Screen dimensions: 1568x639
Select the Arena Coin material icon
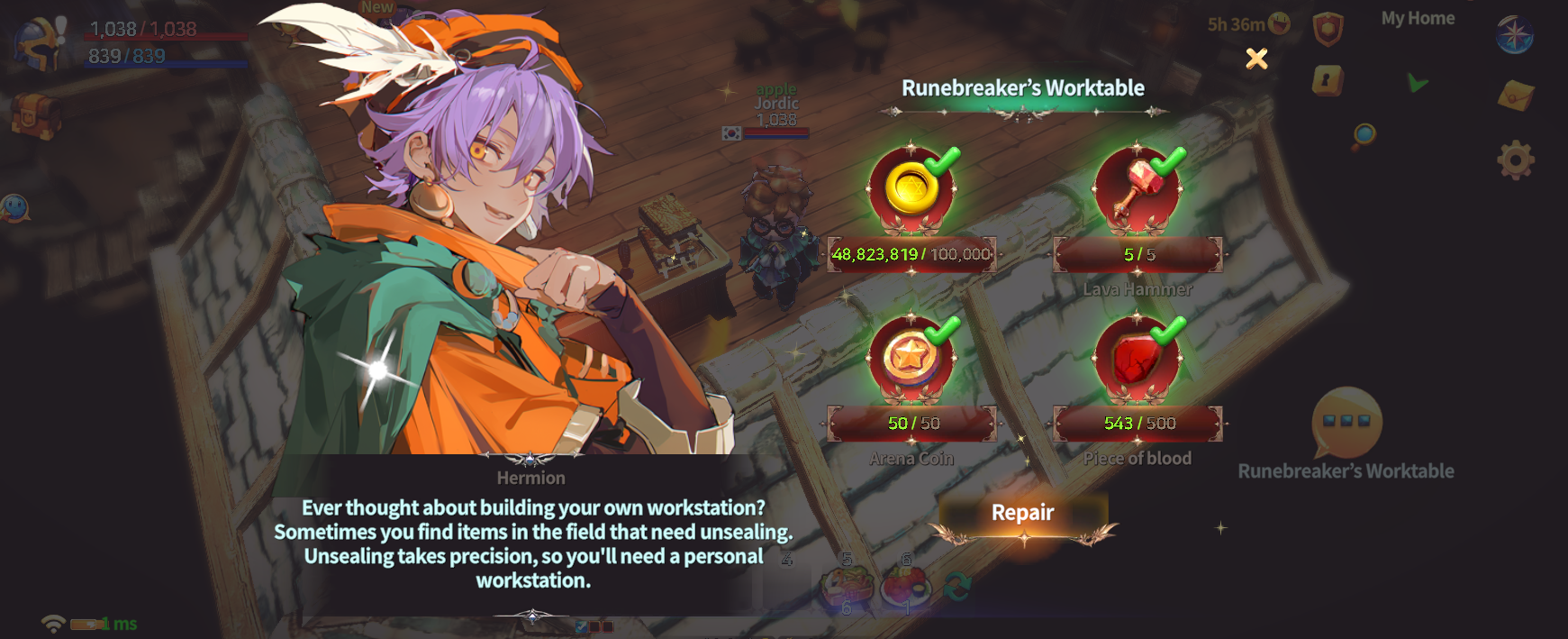pyautogui.click(x=911, y=358)
